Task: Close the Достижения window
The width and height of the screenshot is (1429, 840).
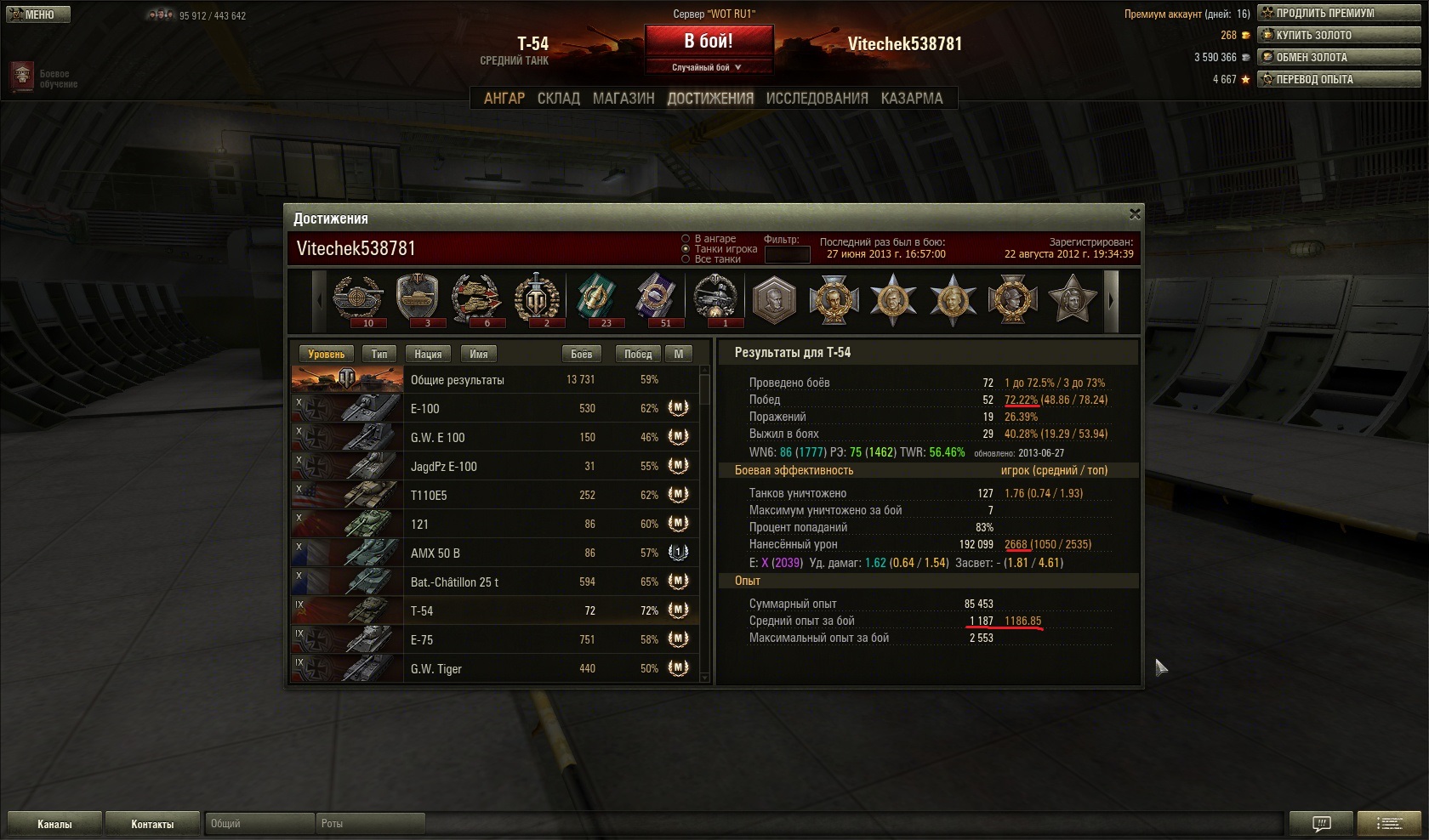Action: [1134, 213]
